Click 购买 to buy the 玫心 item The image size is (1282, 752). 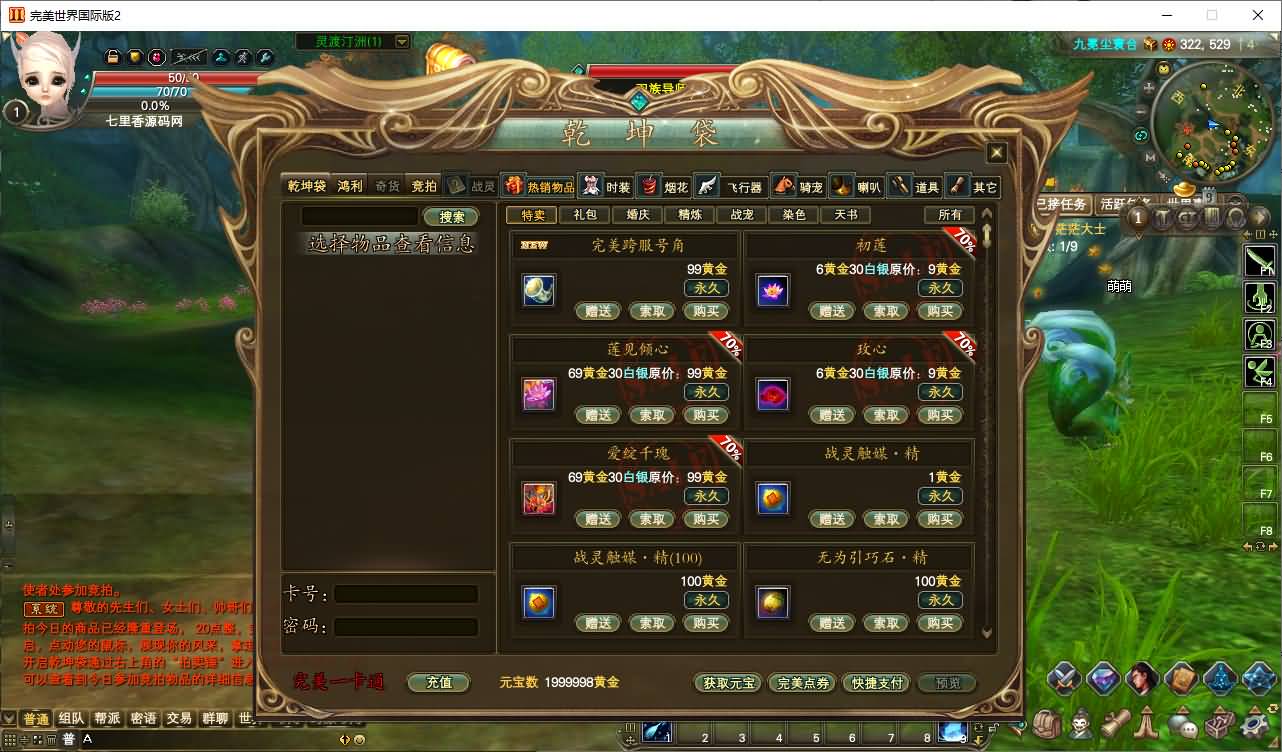940,415
